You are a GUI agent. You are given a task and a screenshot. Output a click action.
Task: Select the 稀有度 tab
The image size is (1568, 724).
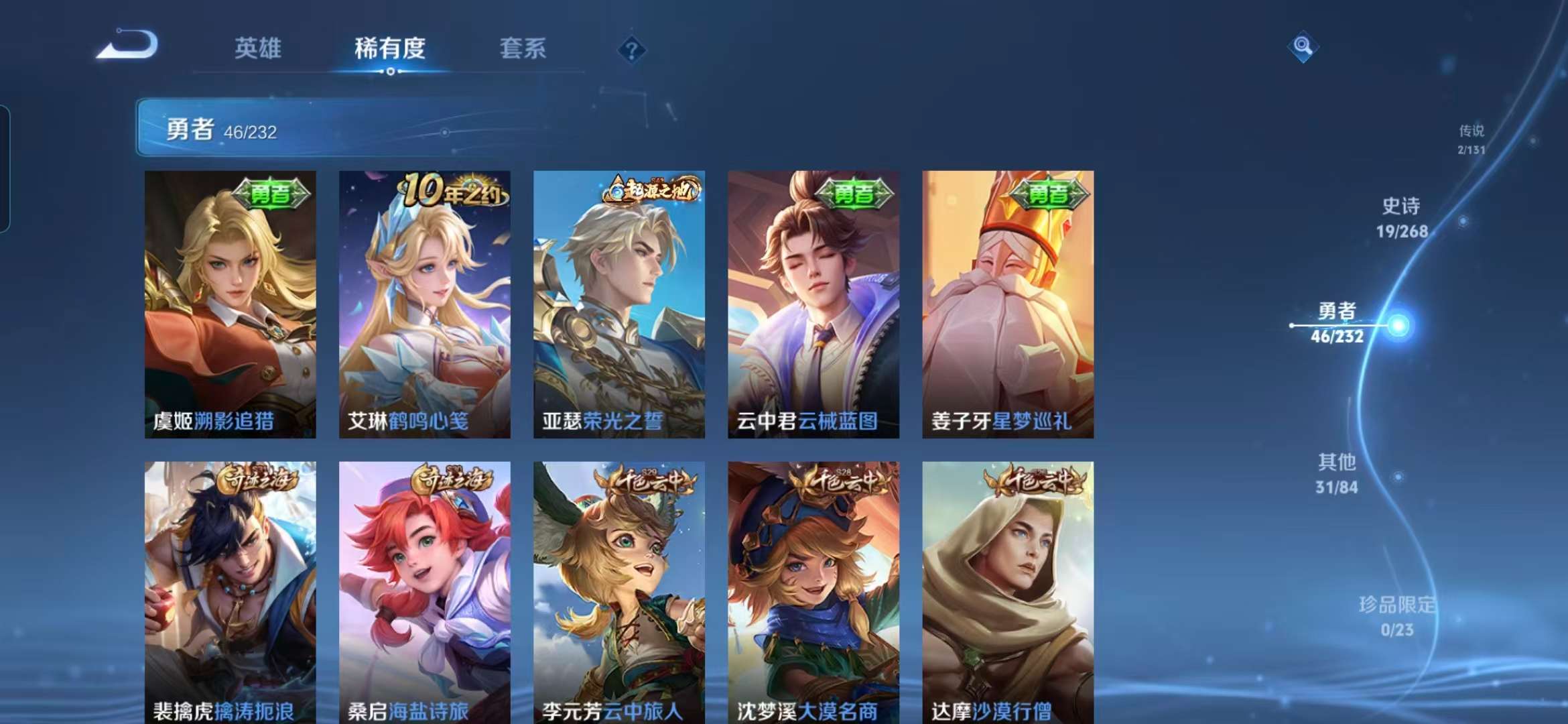[x=391, y=49]
